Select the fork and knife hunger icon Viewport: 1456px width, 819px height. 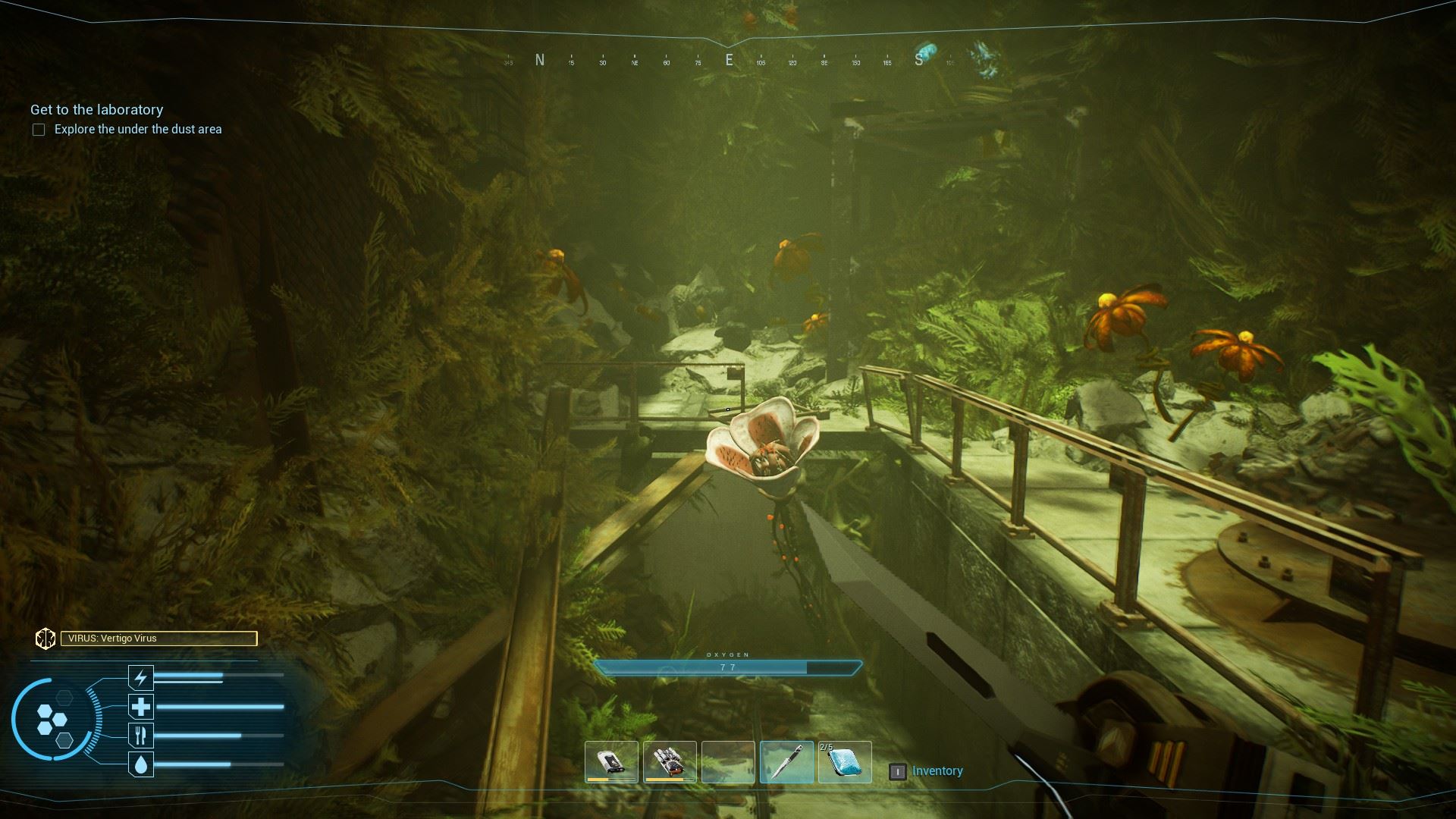[141, 735]
